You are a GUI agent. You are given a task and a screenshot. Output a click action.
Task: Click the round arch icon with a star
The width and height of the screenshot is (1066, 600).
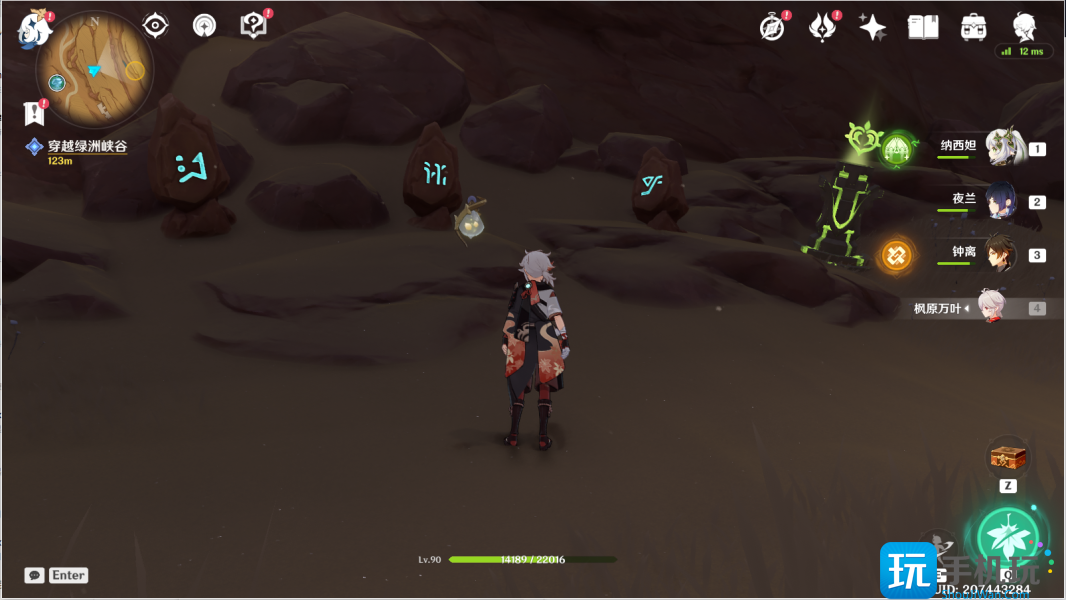point(204,25)
